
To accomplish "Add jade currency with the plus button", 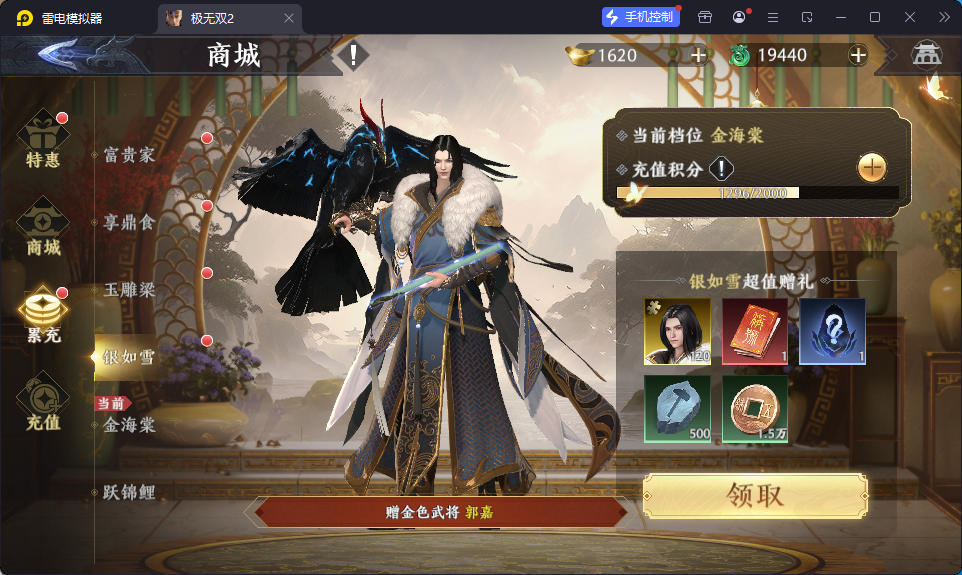I will pos(857,55).
